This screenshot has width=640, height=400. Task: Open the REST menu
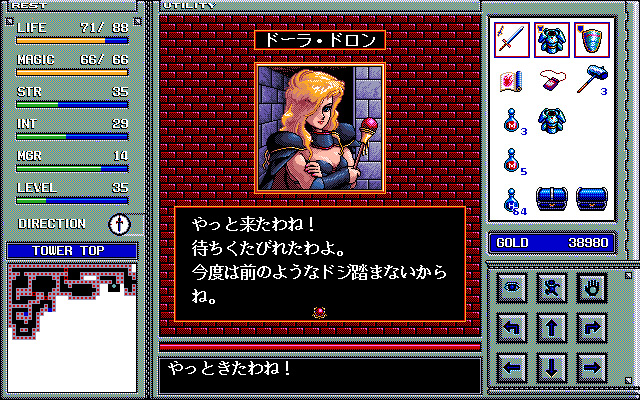pos(29,6)
